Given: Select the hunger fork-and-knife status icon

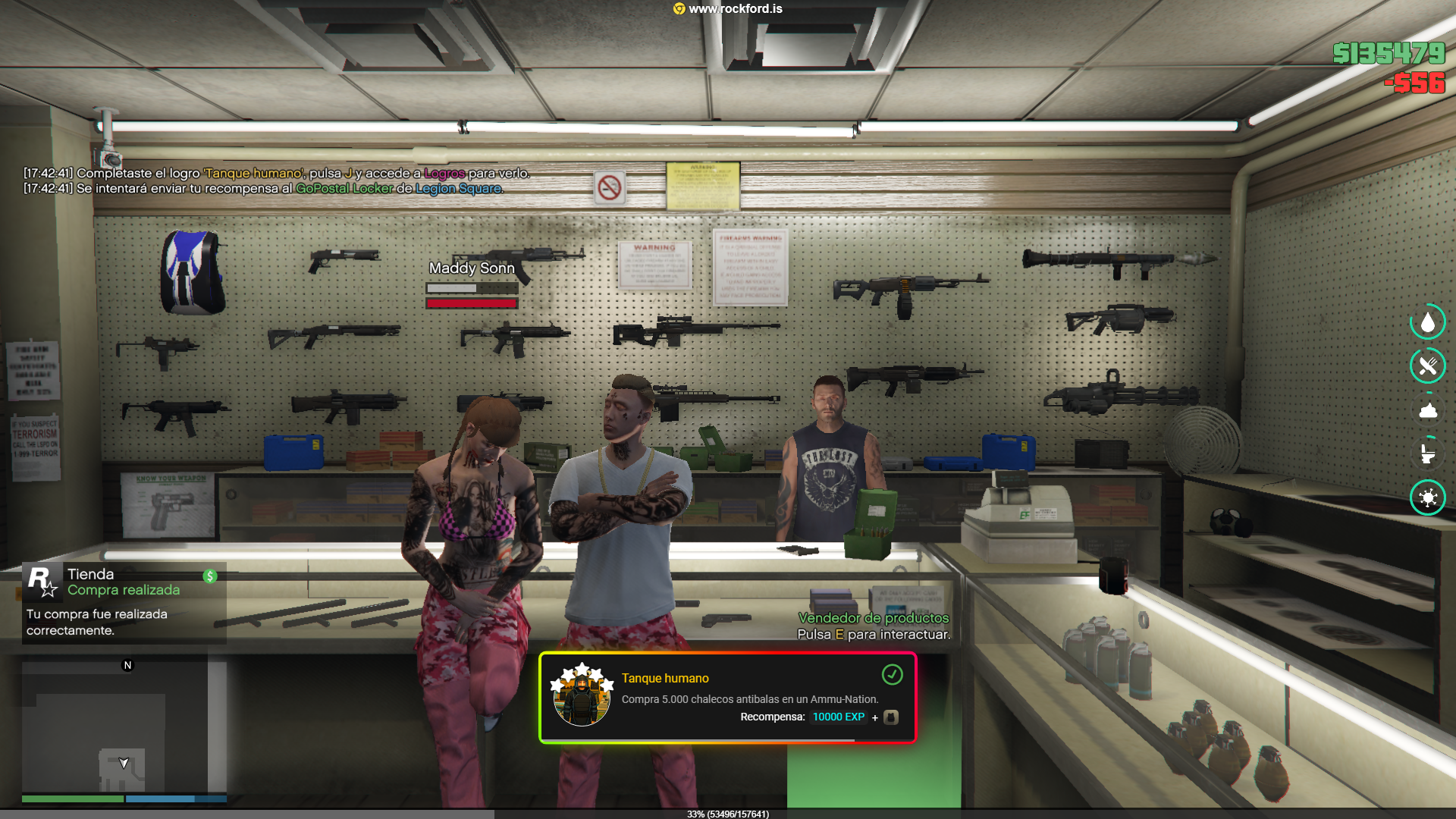Looking at the screenshot, I should (x=1428, y=366).
